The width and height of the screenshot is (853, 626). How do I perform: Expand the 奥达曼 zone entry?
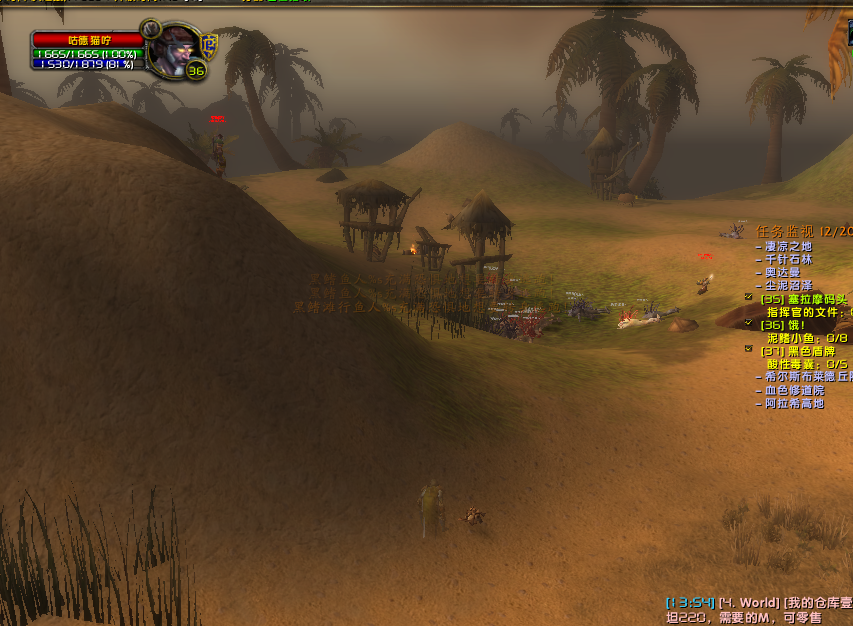point(782,272)
